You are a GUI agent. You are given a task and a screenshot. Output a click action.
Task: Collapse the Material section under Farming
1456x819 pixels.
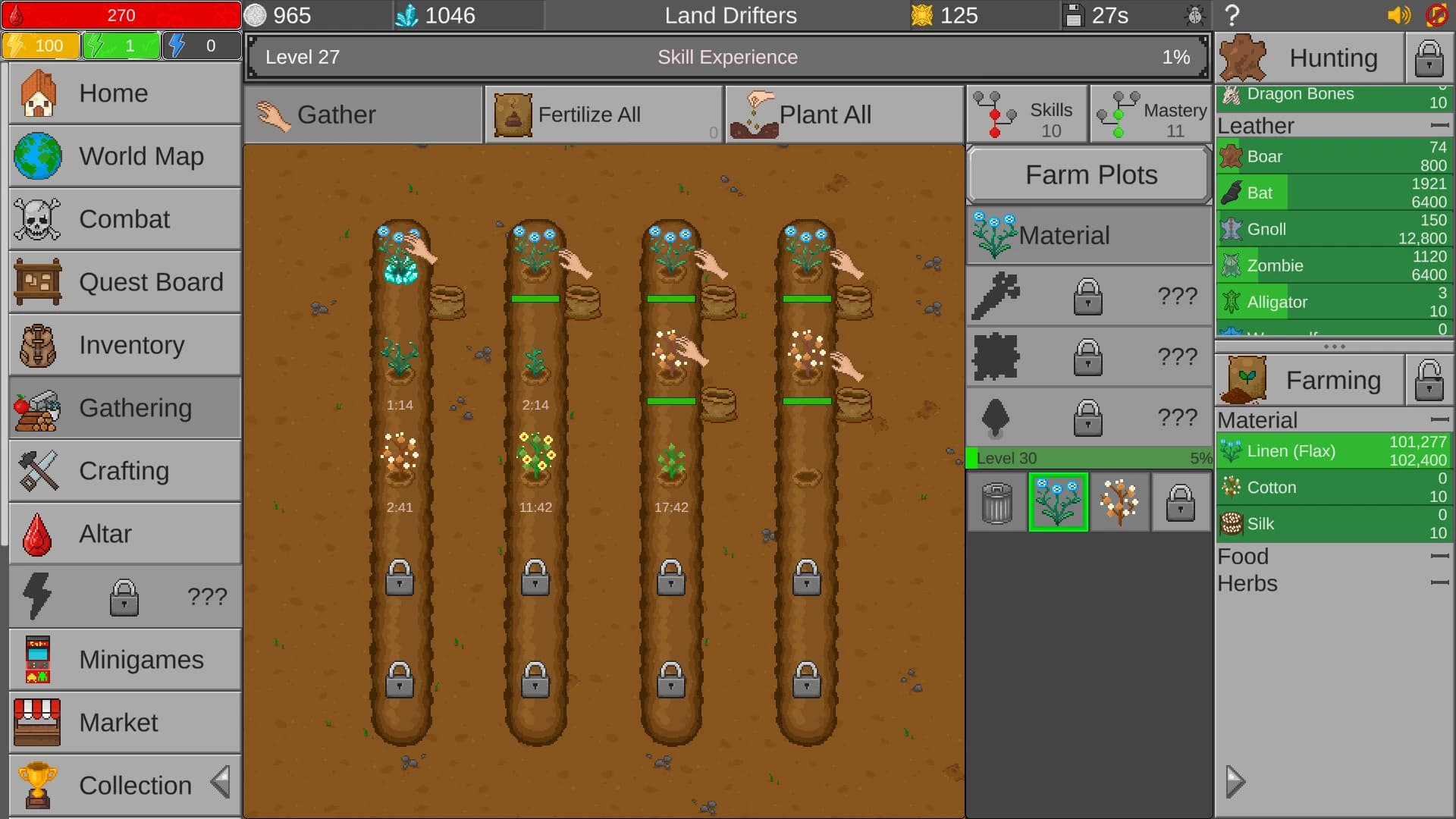click(x=1439, y=419)
